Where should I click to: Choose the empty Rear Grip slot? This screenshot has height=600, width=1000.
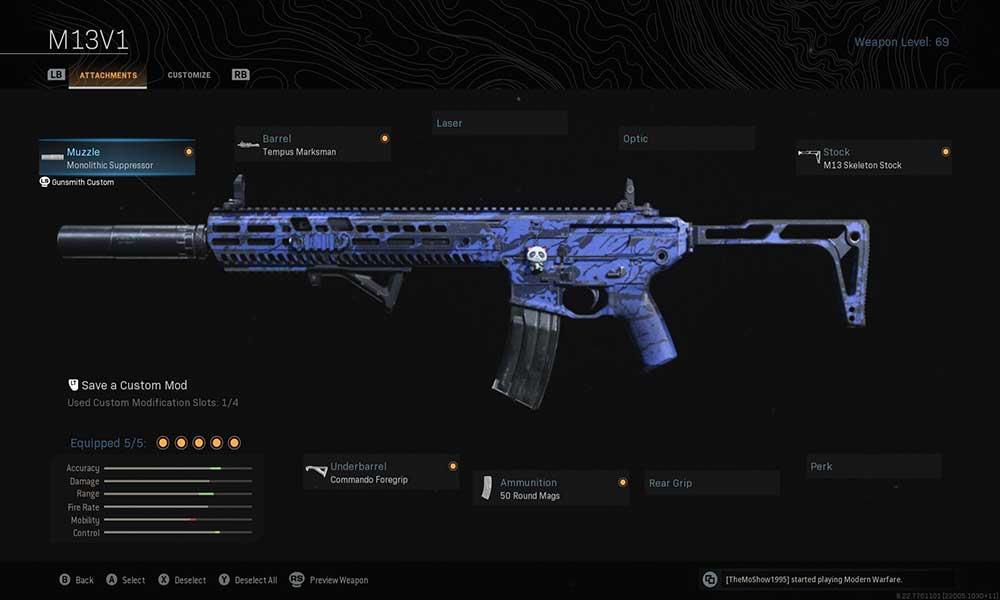[711, 483]
